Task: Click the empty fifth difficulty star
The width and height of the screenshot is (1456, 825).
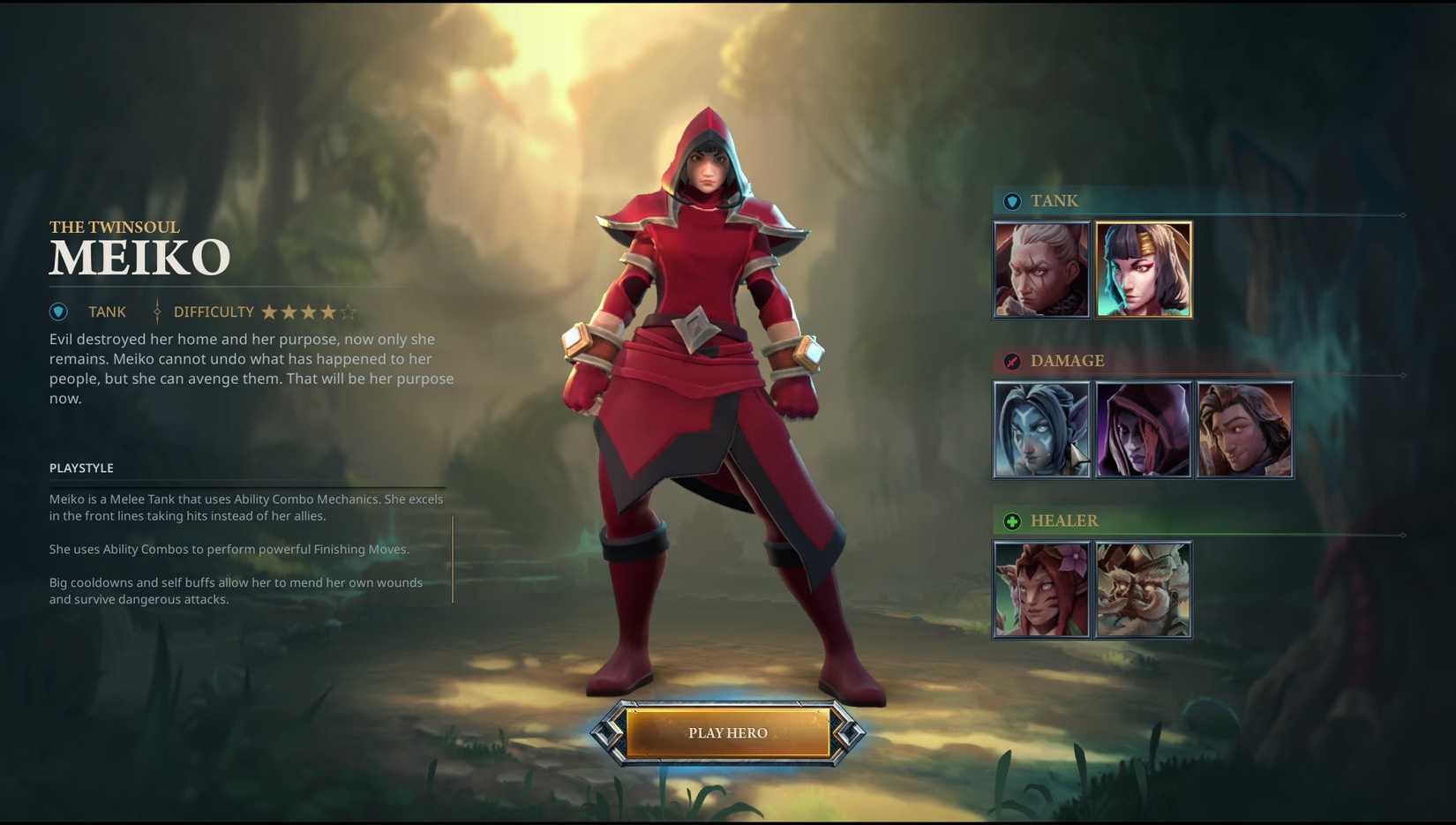Action: click(x=348, y=311)
